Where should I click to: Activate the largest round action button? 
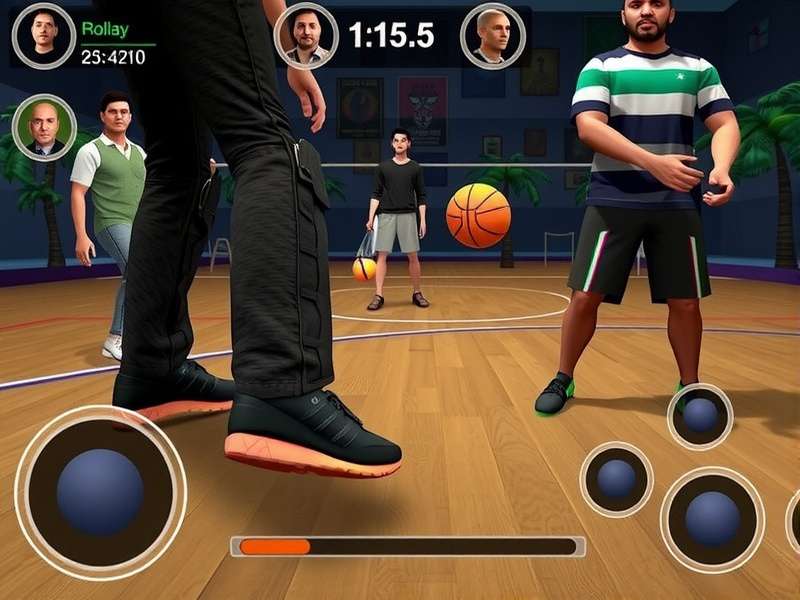coord(712,519)
